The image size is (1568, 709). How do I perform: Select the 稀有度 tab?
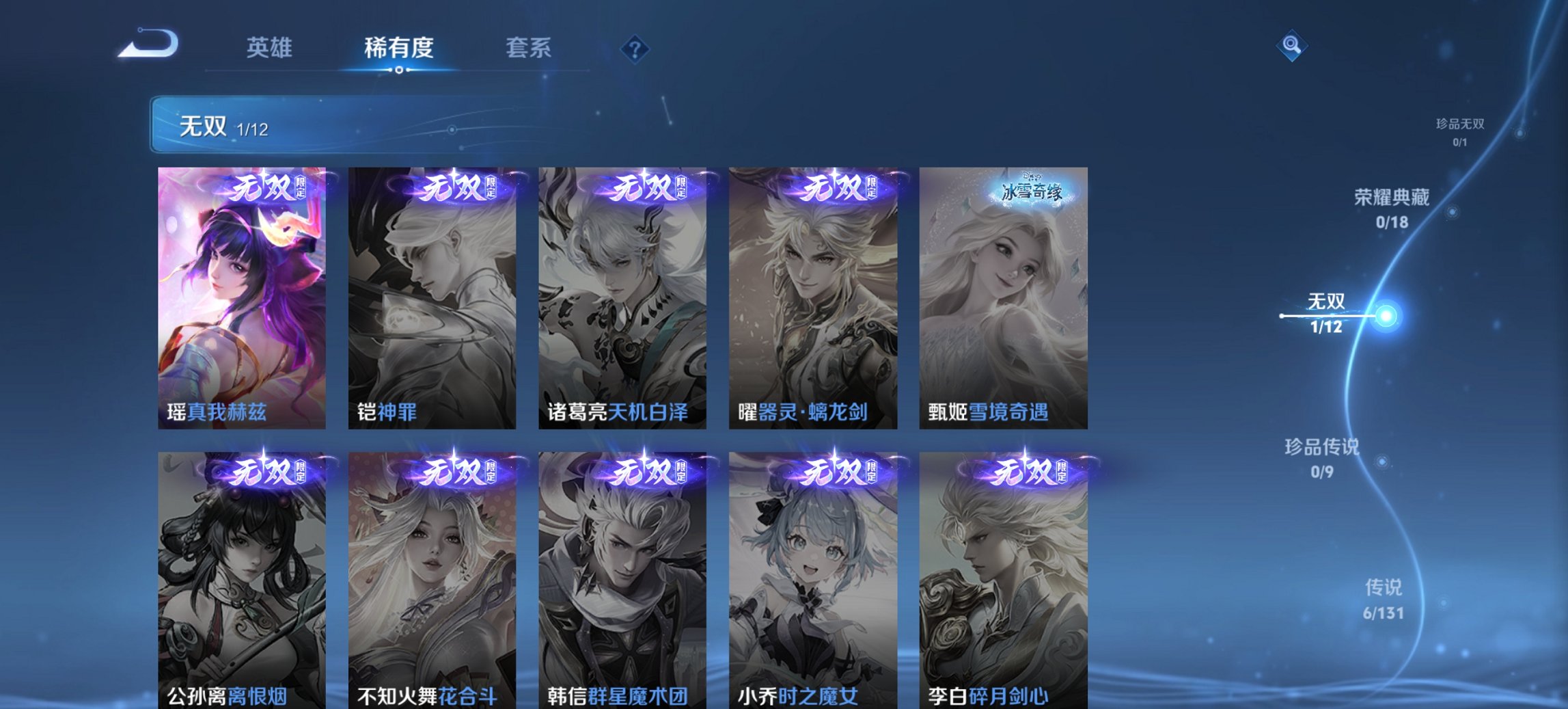(398, 48)
